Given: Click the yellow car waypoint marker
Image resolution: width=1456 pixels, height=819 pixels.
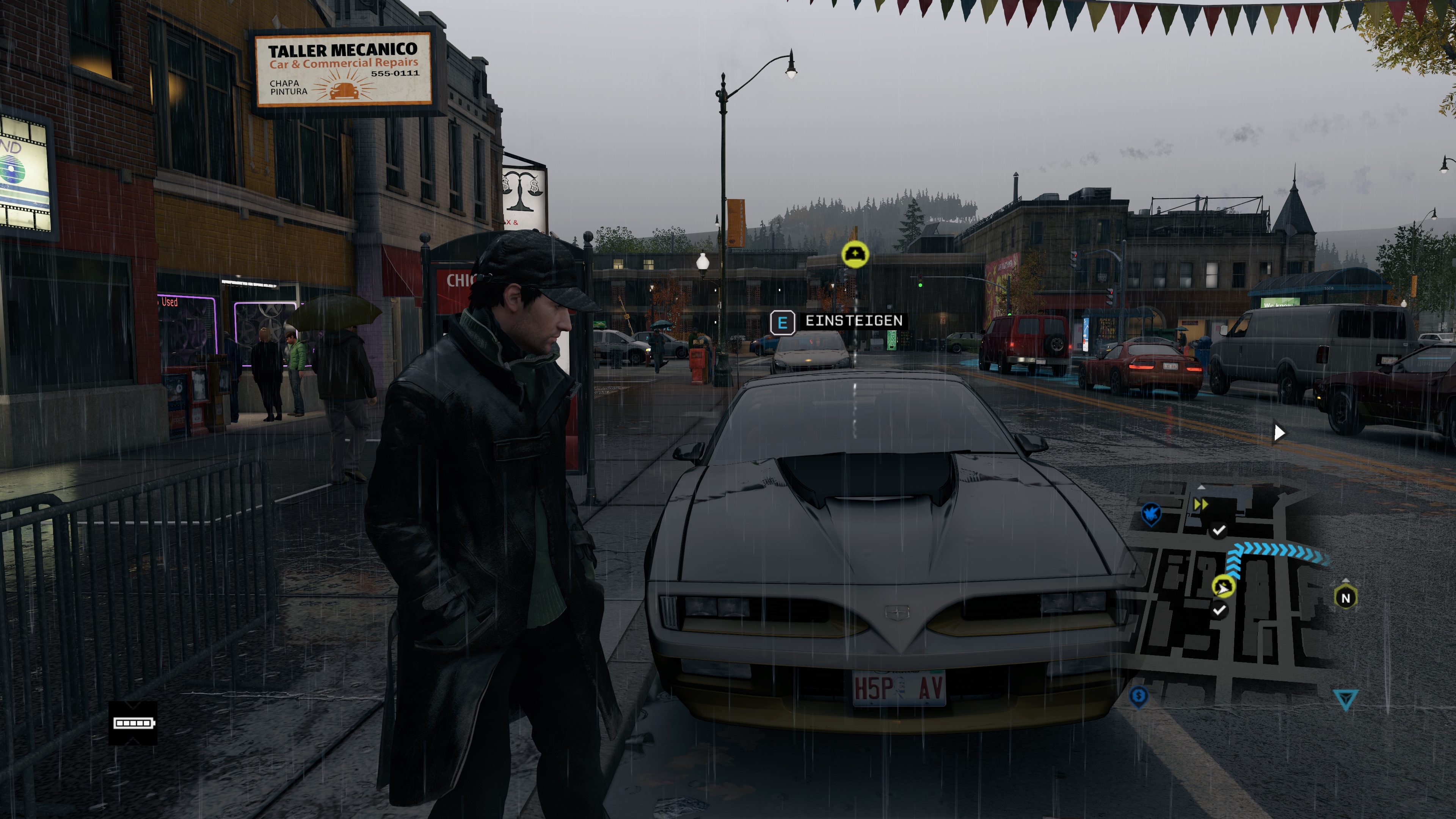Looking at the screenshot, I should point(855,254).
